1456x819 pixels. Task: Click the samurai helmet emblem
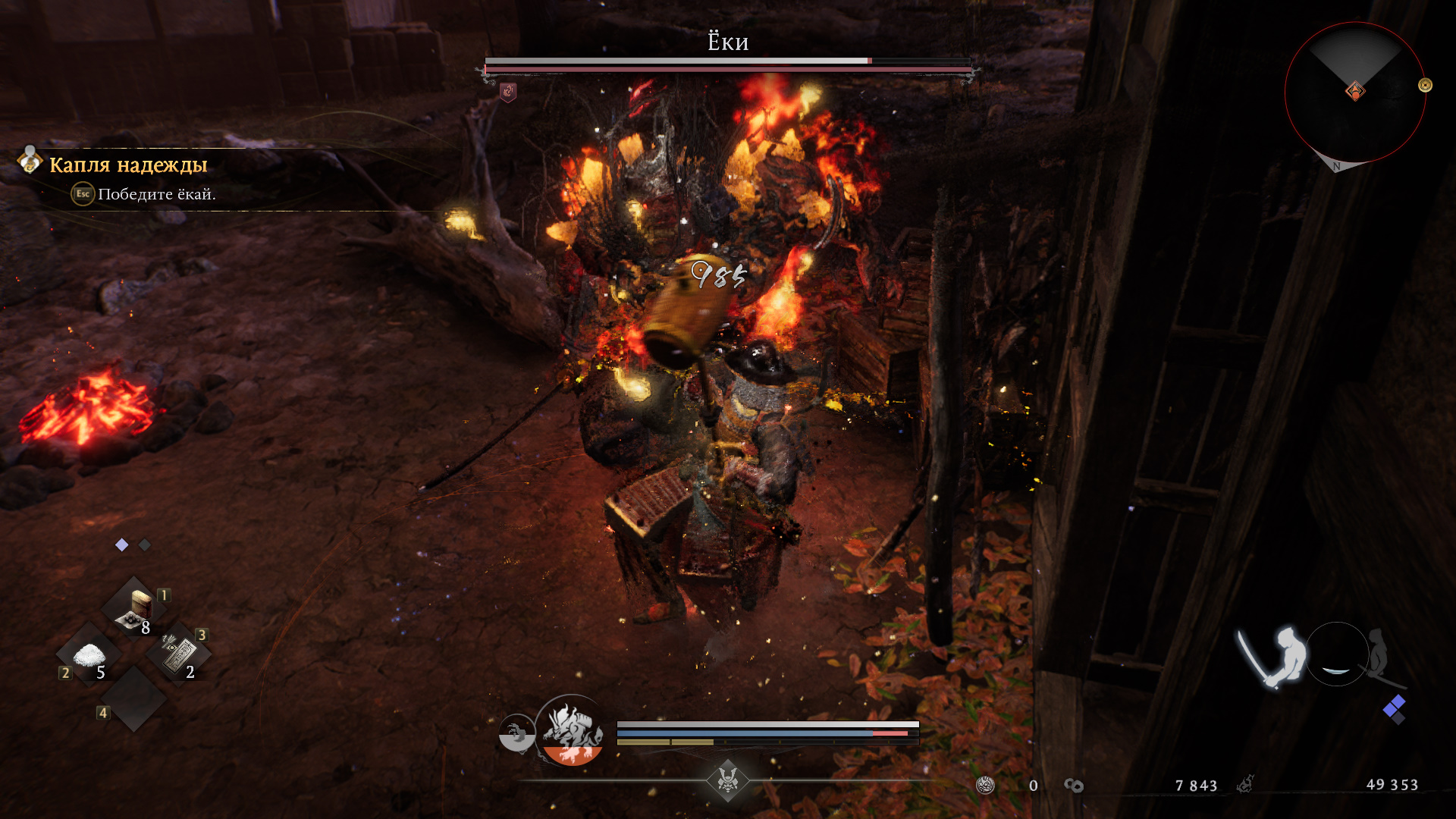[728, 780]
